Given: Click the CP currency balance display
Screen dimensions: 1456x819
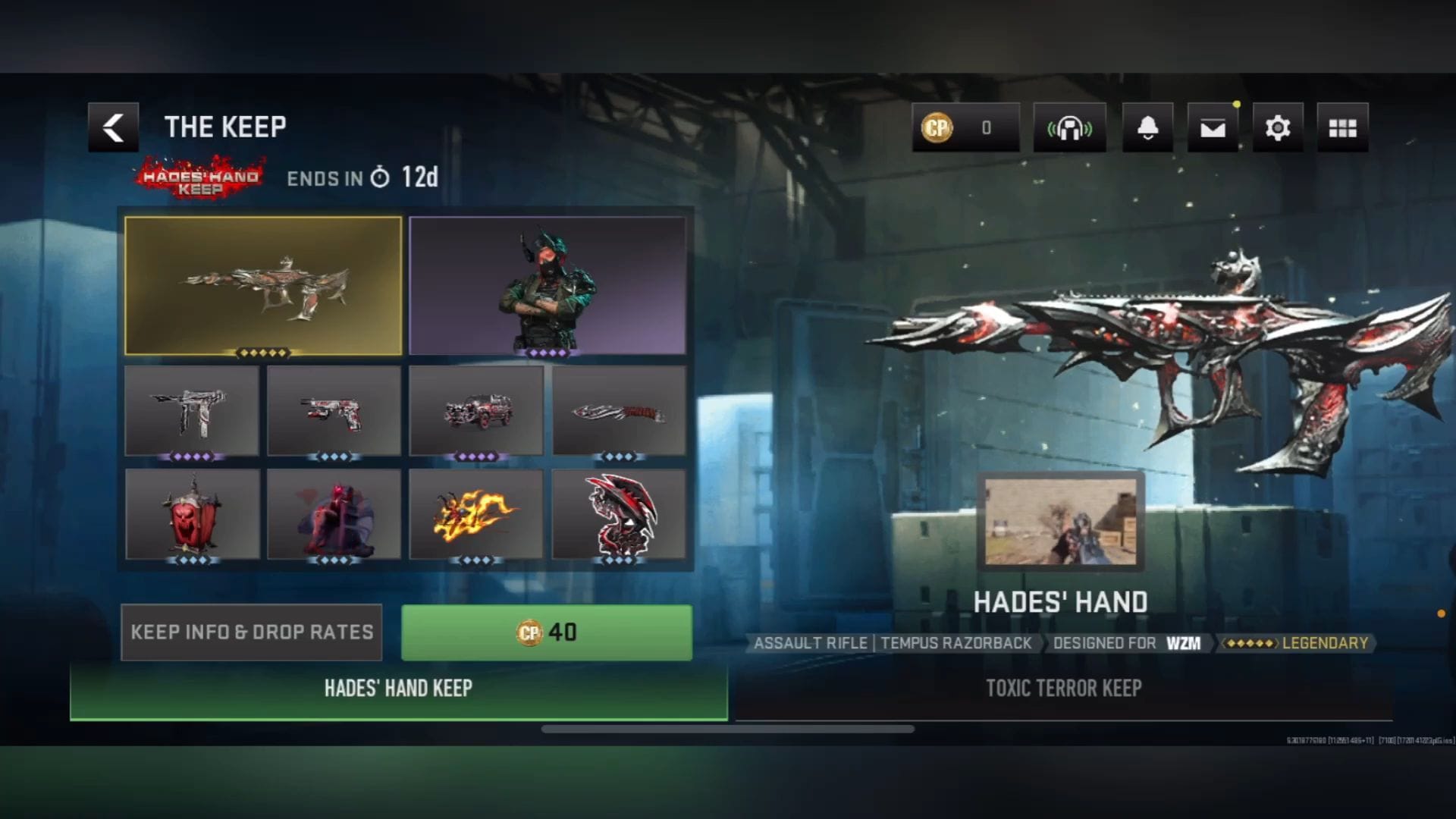Looking at the screenshot, I should click(x=965, y=127).
